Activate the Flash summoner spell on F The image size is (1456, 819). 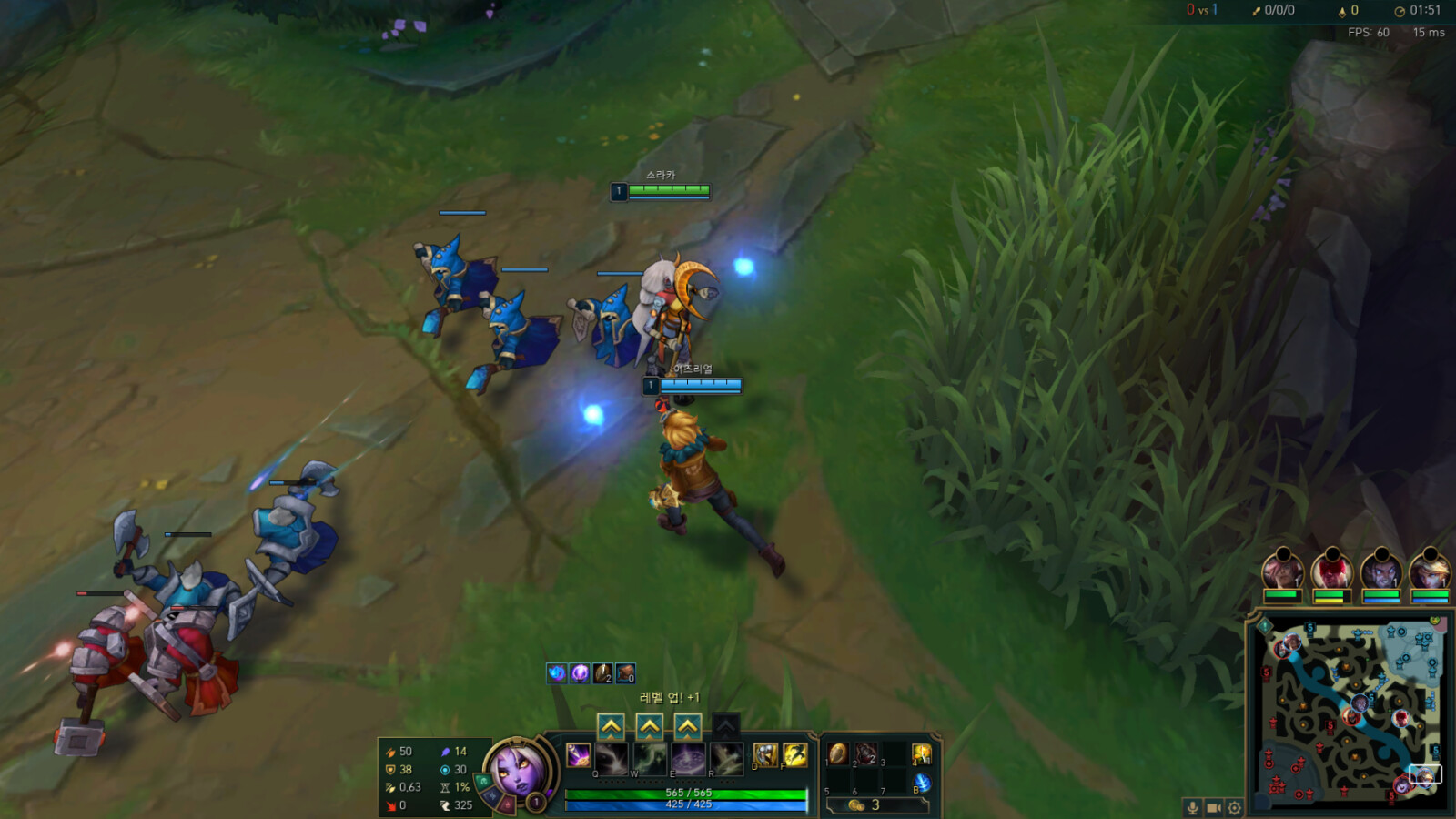click(795, 754)
